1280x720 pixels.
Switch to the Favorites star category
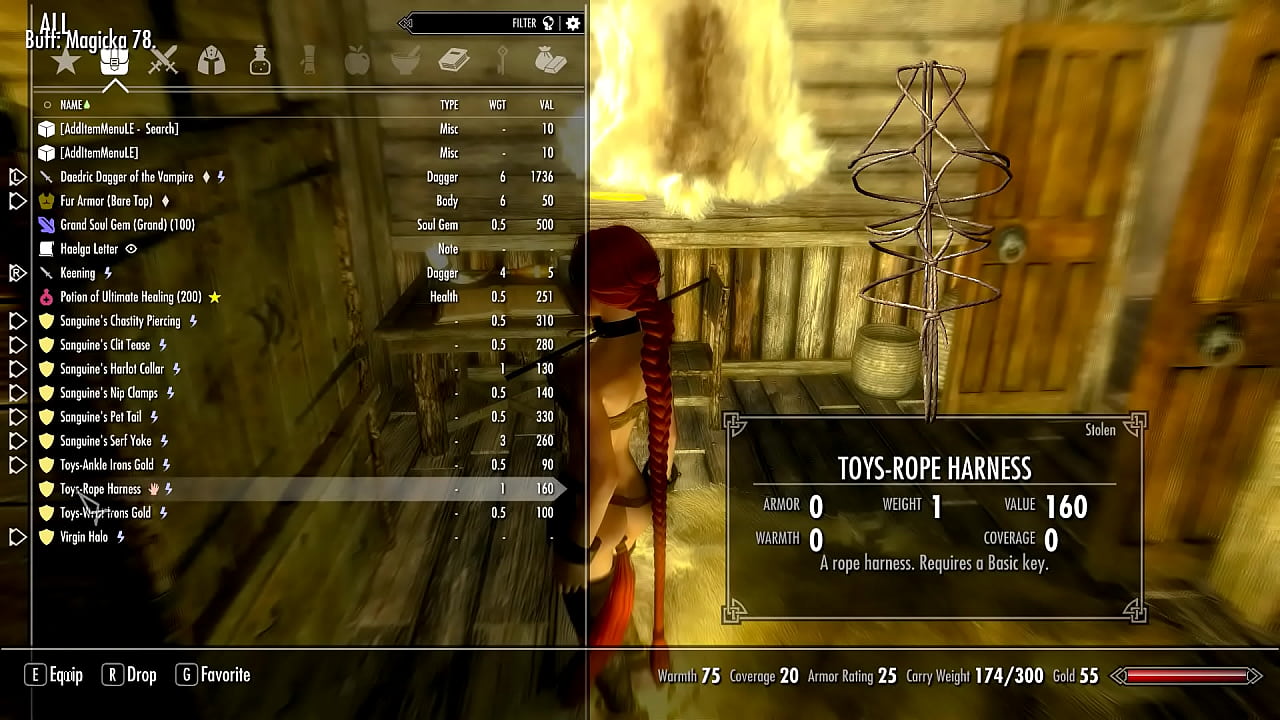click(66, 62)
